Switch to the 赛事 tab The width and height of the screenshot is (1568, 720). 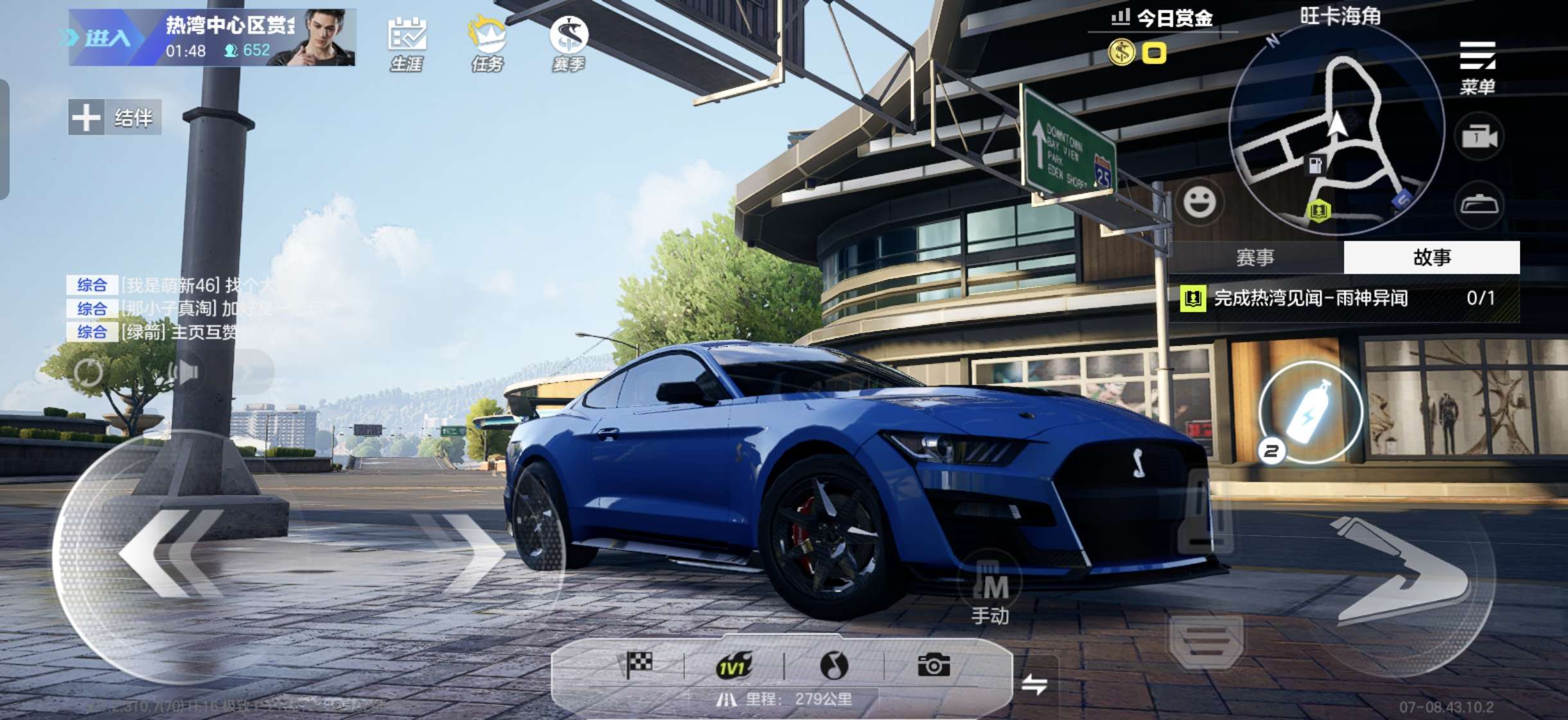1255,257
